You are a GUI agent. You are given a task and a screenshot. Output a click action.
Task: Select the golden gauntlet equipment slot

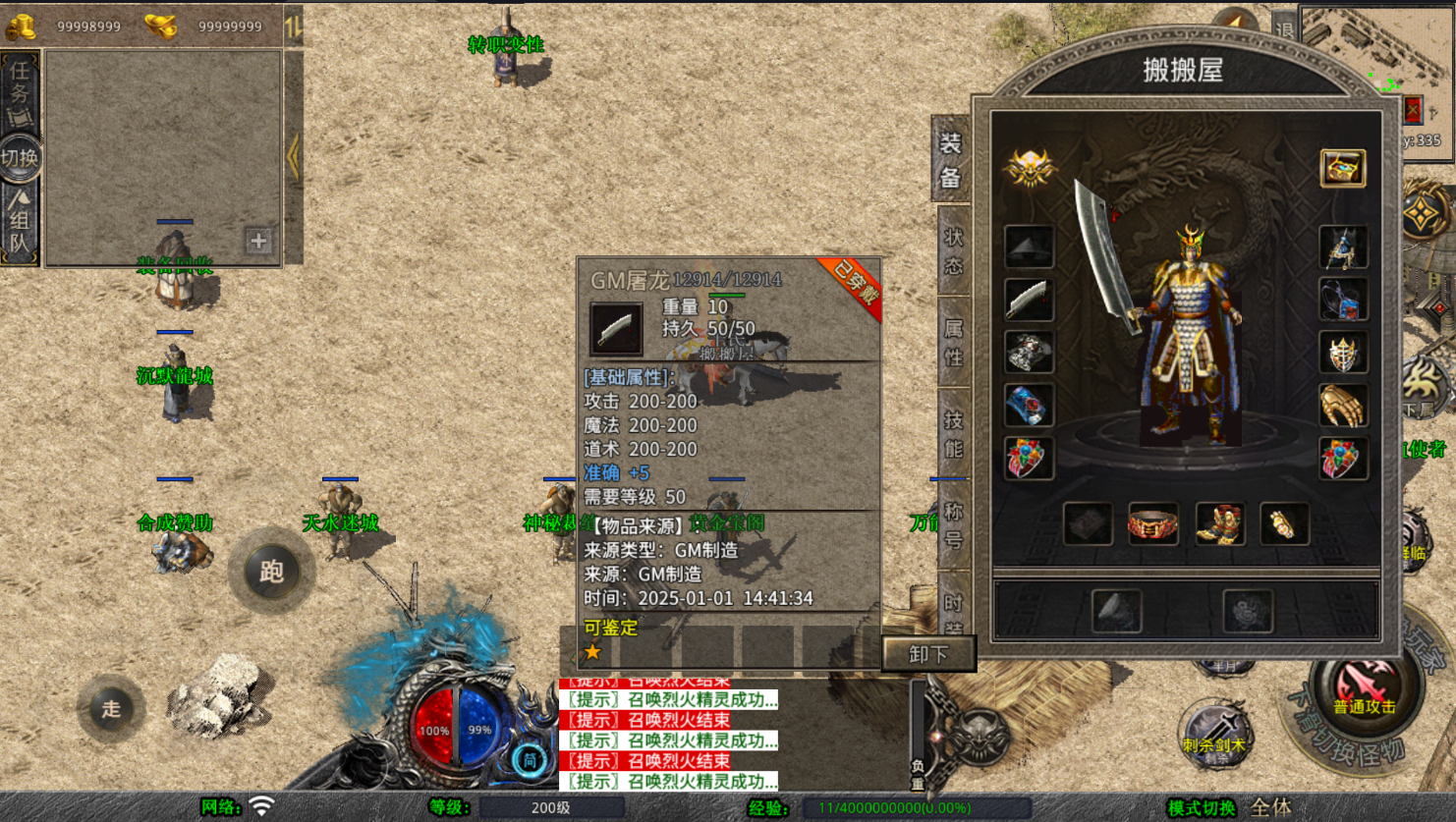(1342, 405)
